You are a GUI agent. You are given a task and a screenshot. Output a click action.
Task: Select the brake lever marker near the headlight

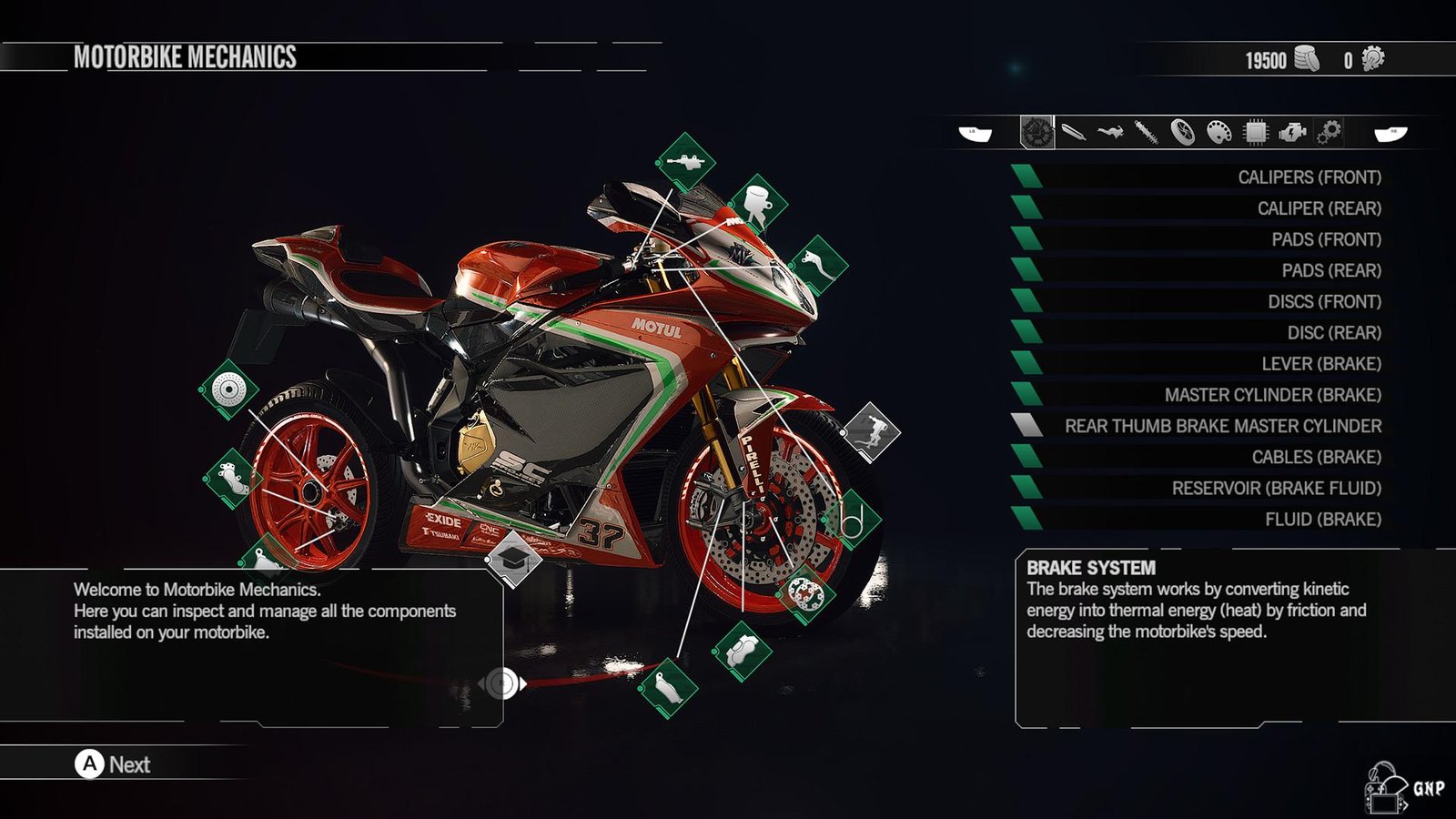[818, 265]
